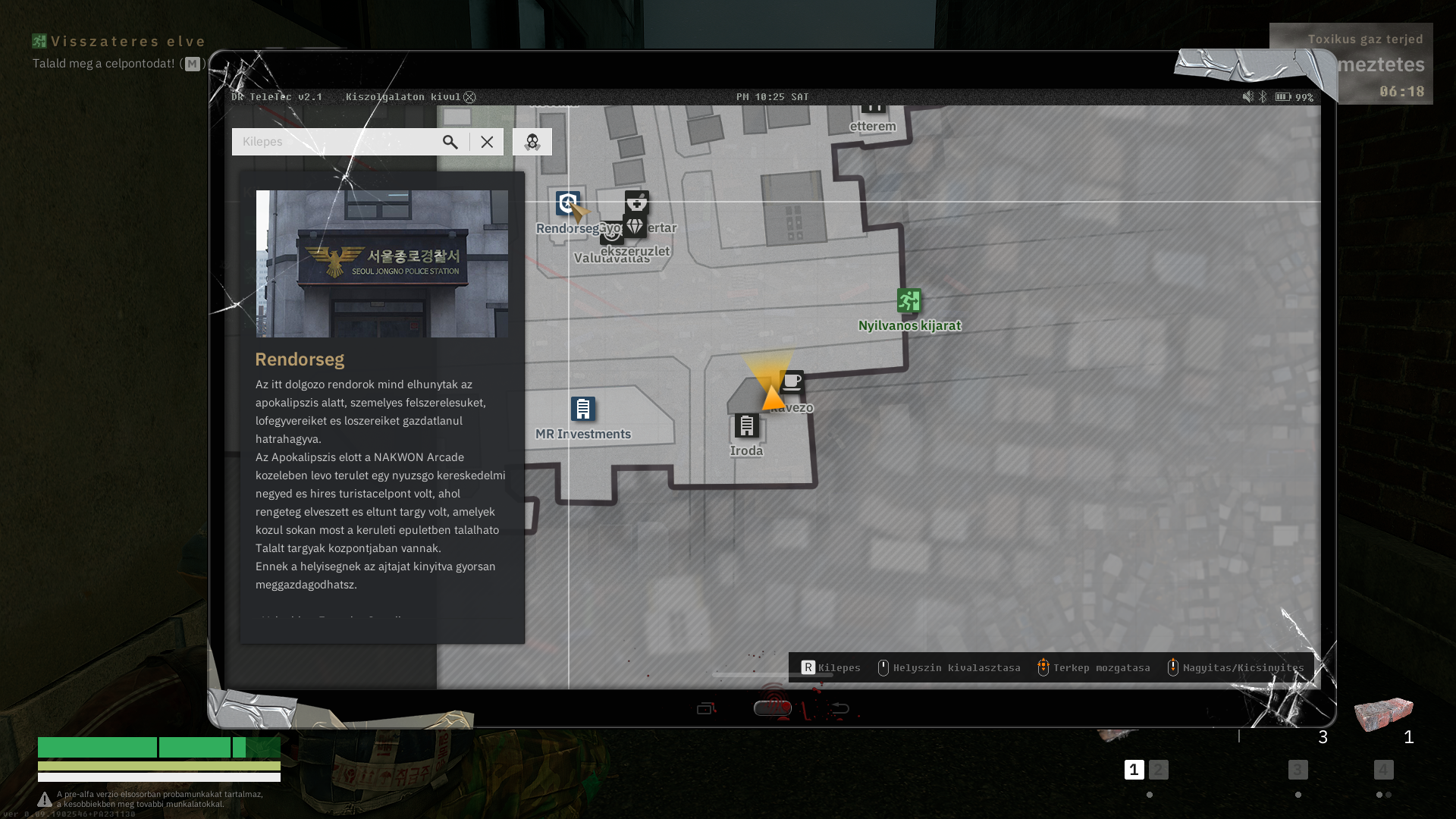Clear the search with the X button

click(x=487, y=142)
